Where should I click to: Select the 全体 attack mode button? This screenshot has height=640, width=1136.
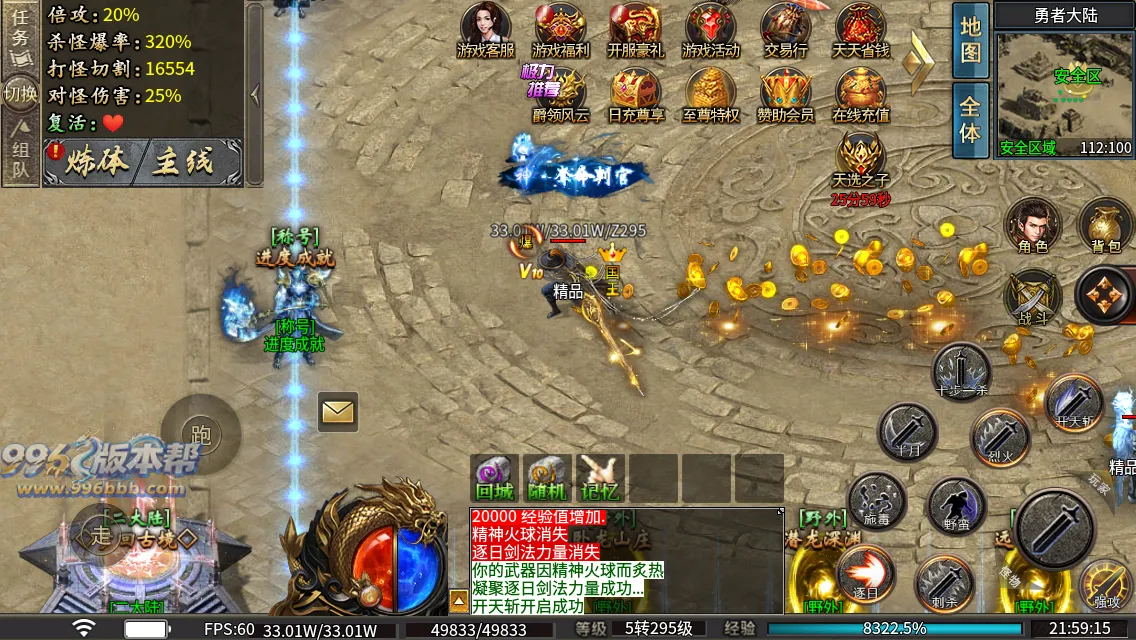970,119
